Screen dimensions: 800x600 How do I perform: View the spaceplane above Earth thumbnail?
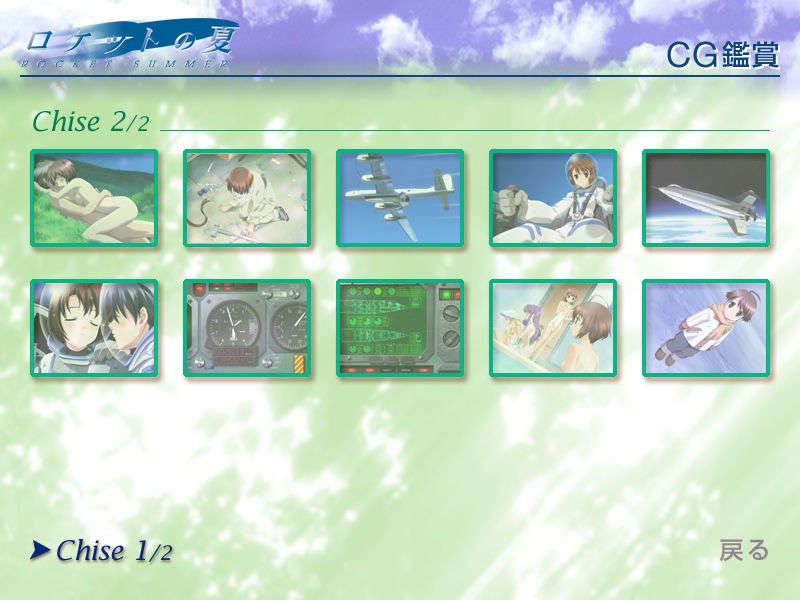(x=706, y=198)
